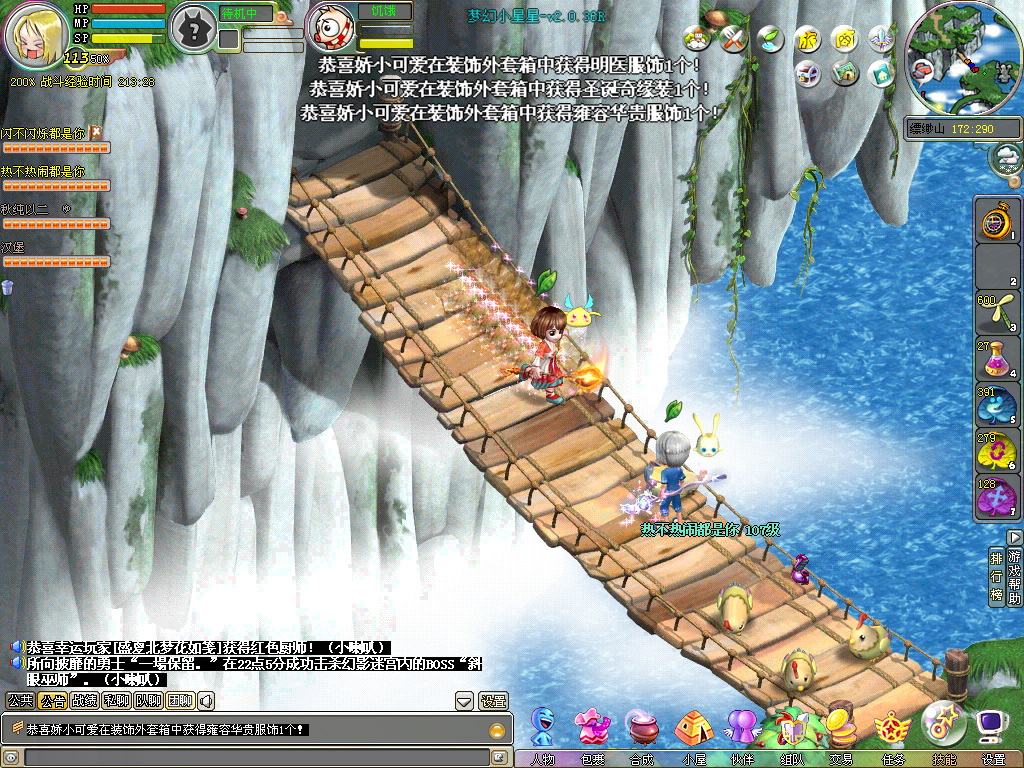
Task: Switch to the 公告 announcement chat tab
Action: 53,701
